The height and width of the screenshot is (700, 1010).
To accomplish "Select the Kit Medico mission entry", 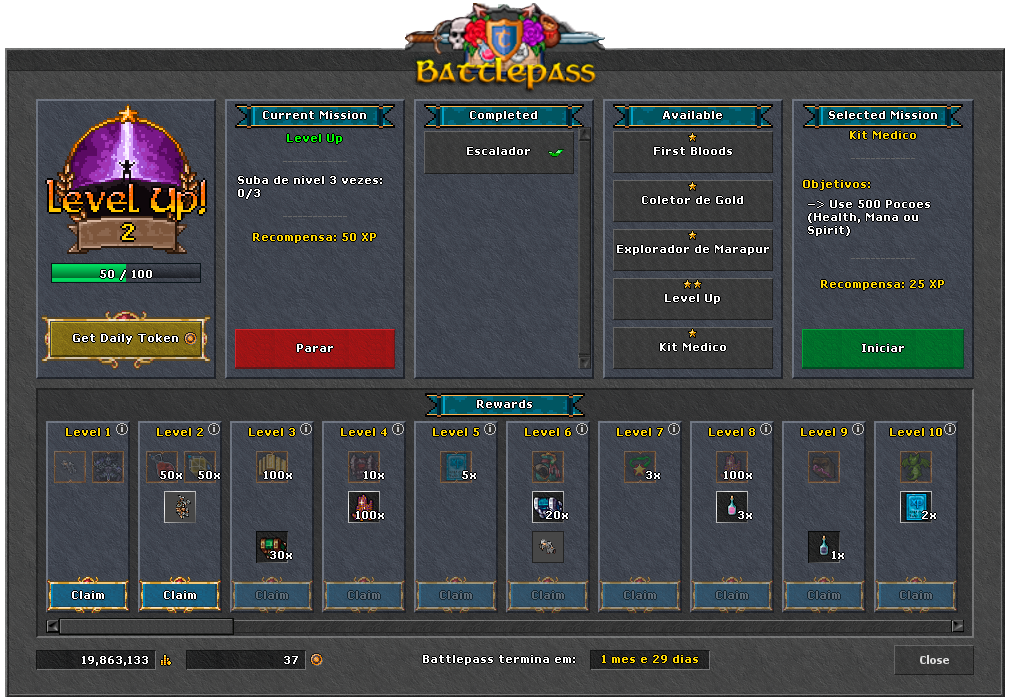I will click(692, 348).
